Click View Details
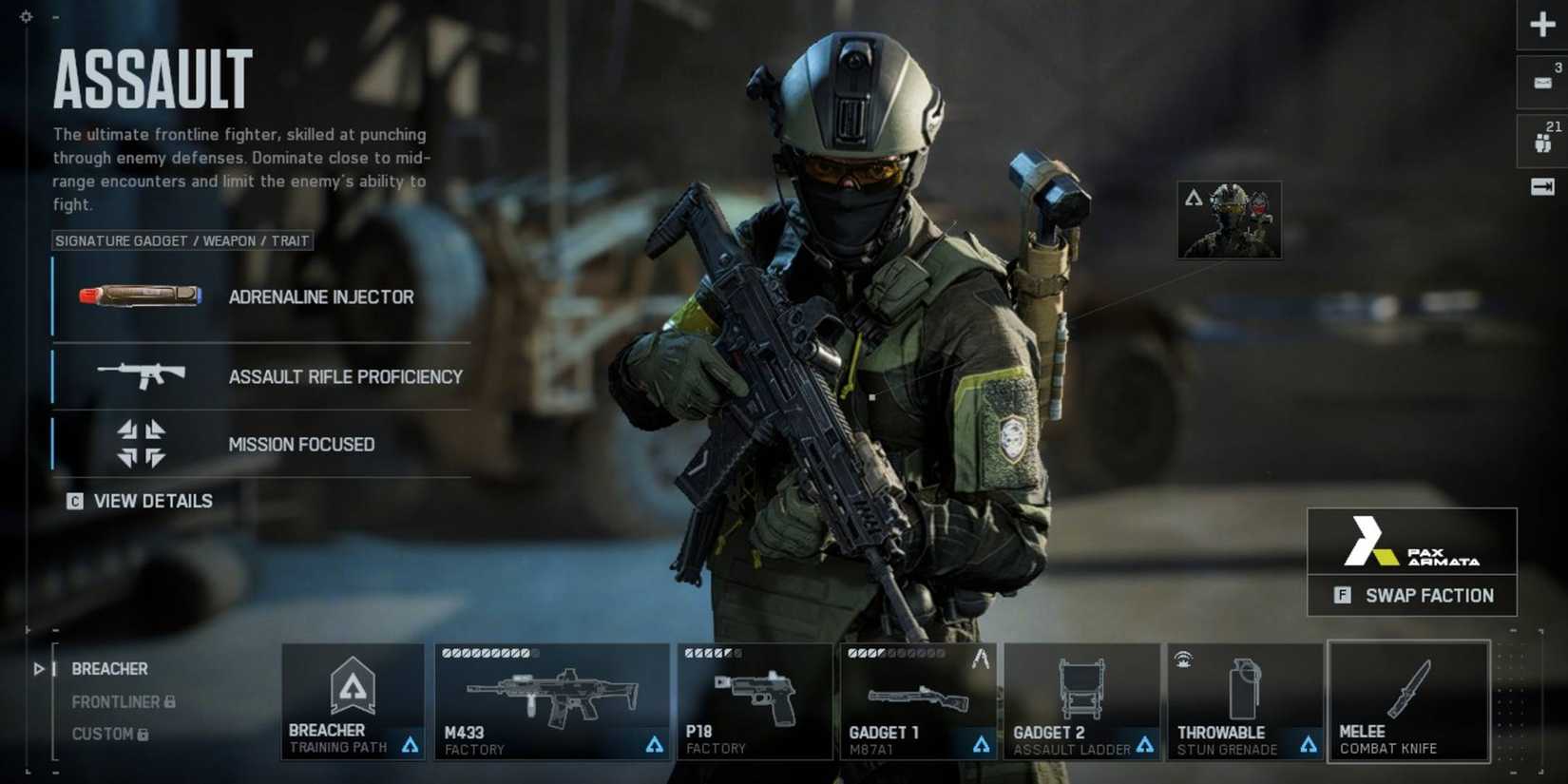 152,501
